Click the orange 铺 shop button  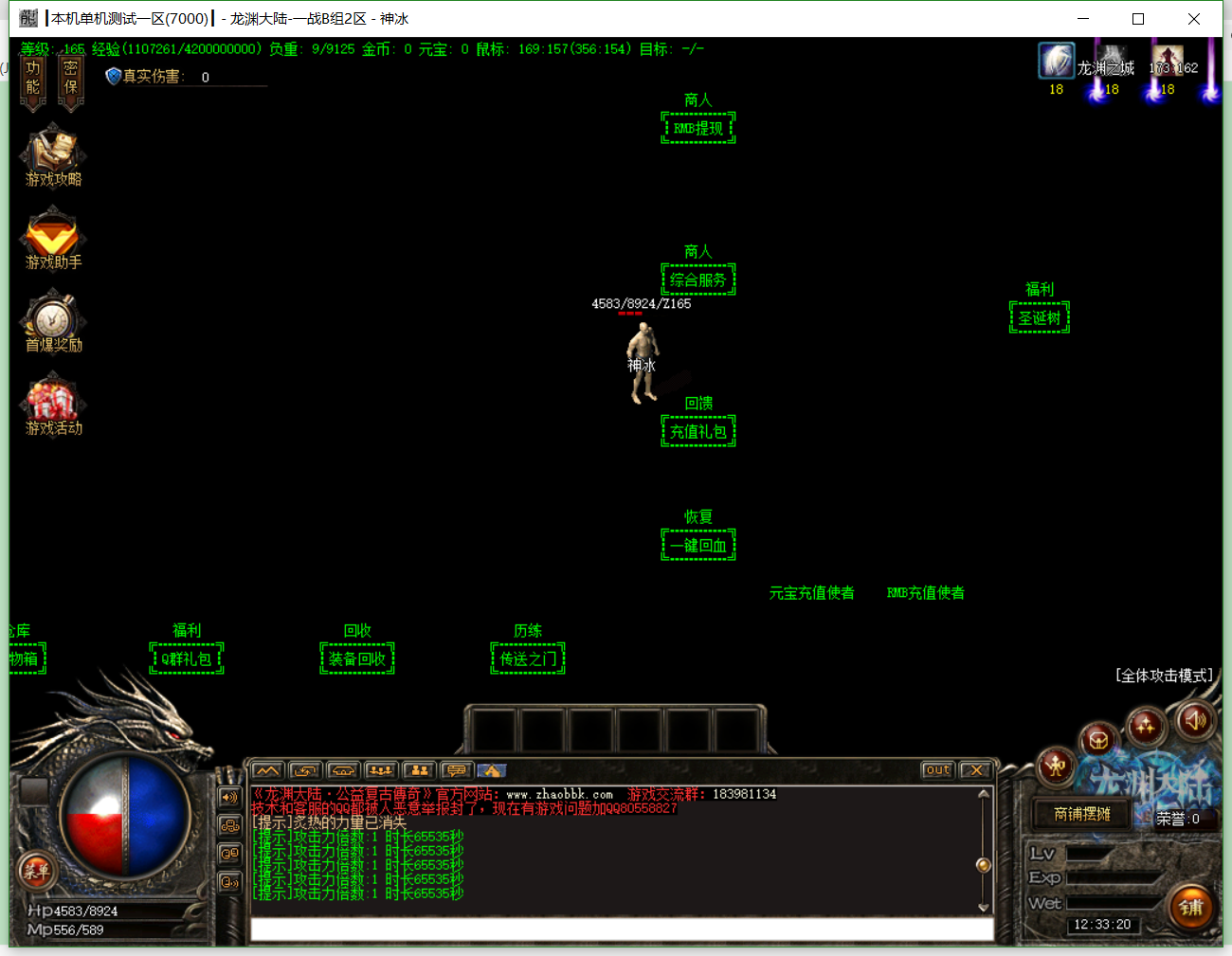[x=1190, y=908]
